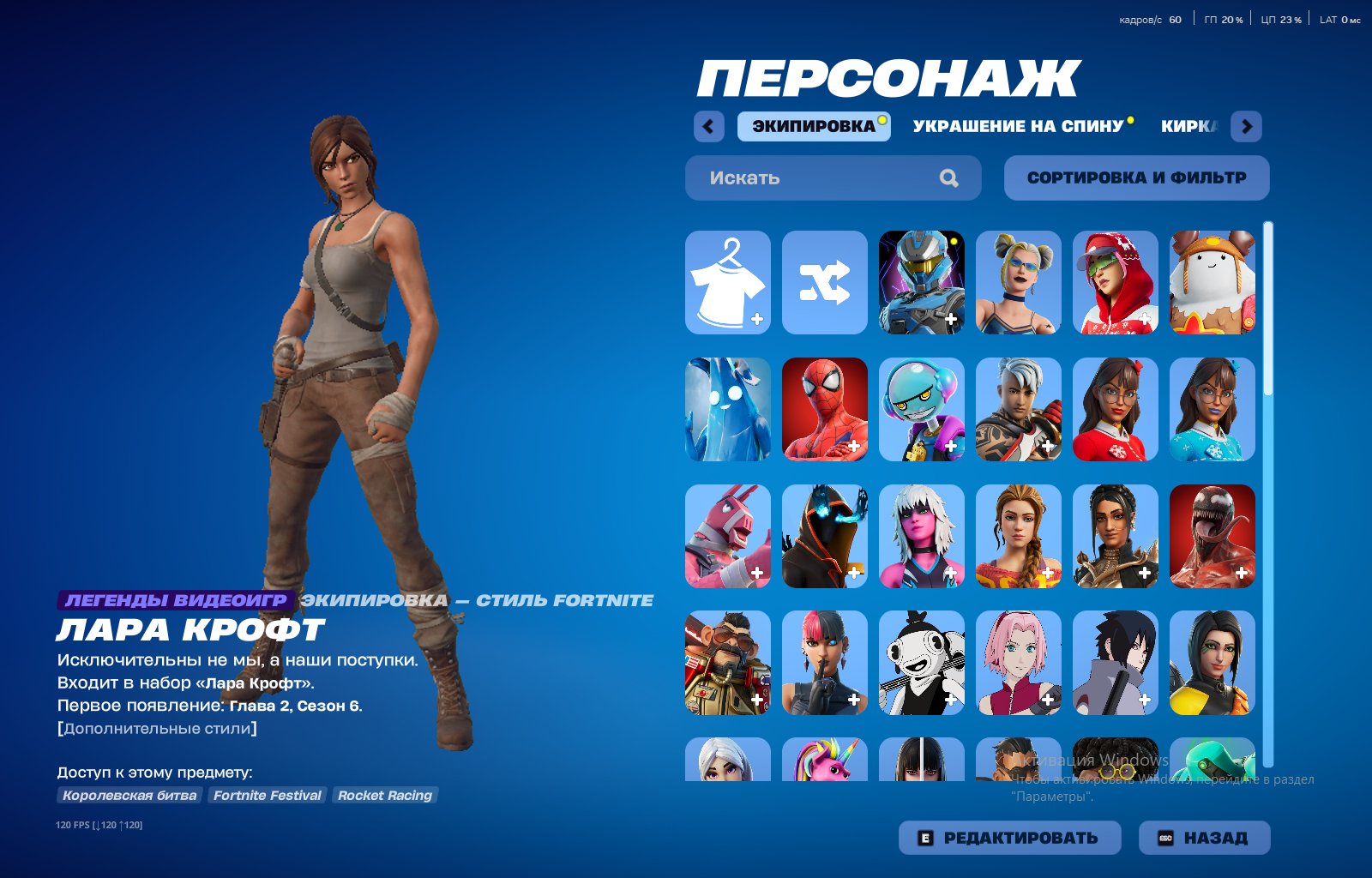Click the shuffle random outfit icon

click(x=824, y=283)
